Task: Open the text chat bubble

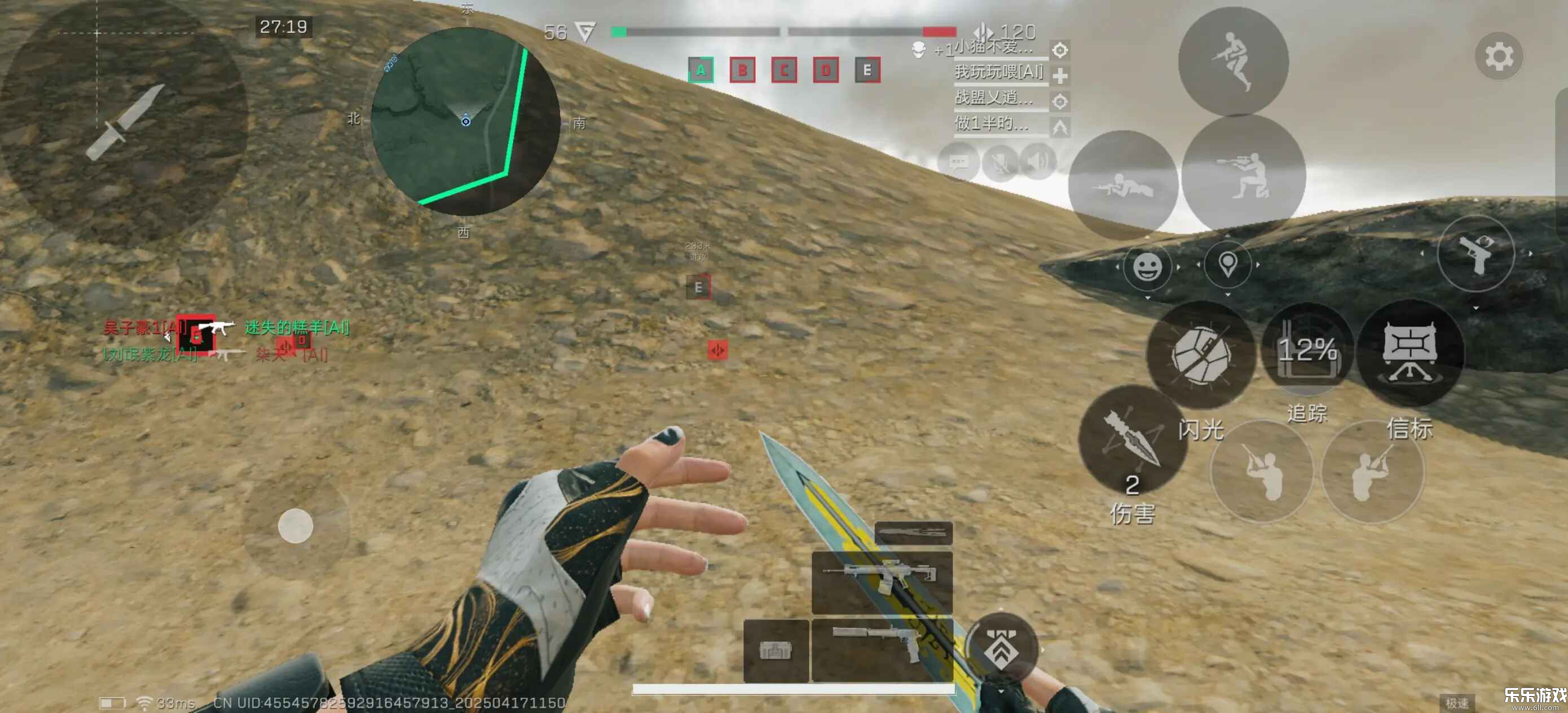Action: click(958, 162)
